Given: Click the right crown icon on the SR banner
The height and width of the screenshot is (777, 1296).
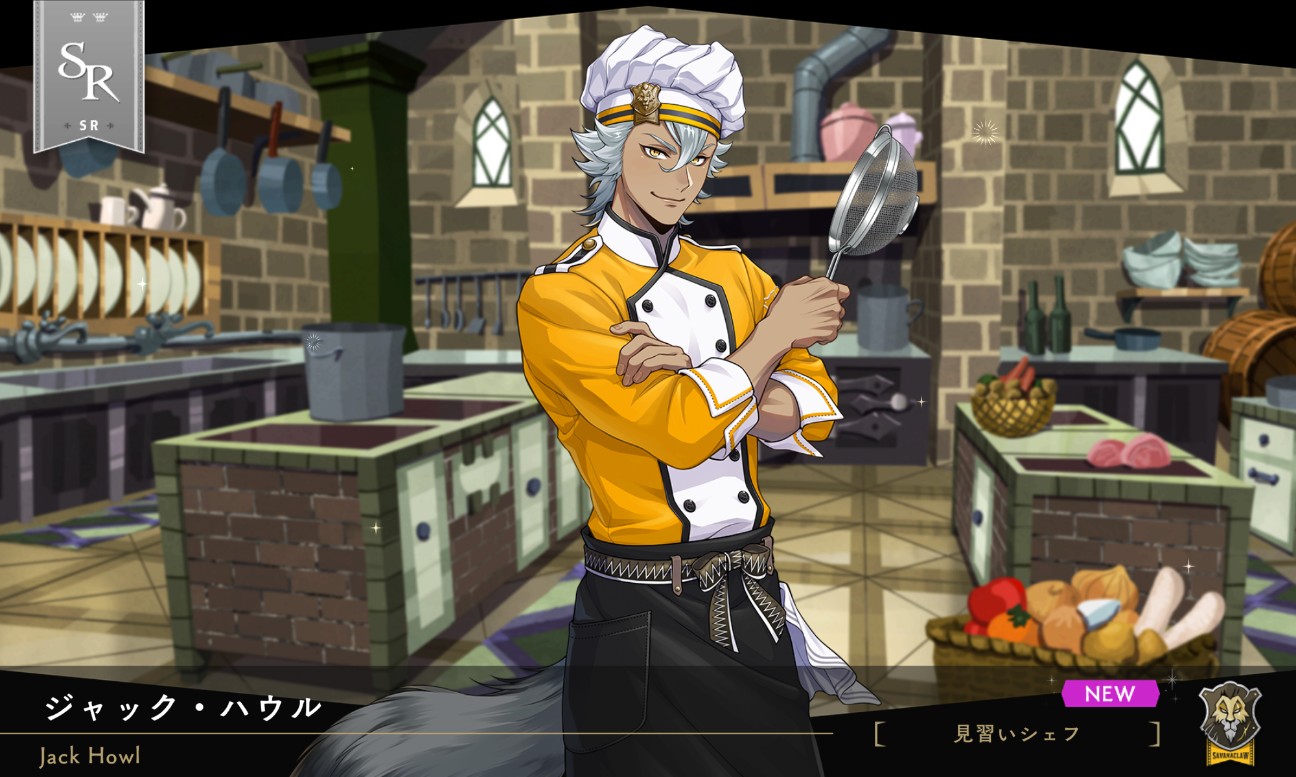Looking at the screenshot, I should pyautogui.click(x=101, y=16).
